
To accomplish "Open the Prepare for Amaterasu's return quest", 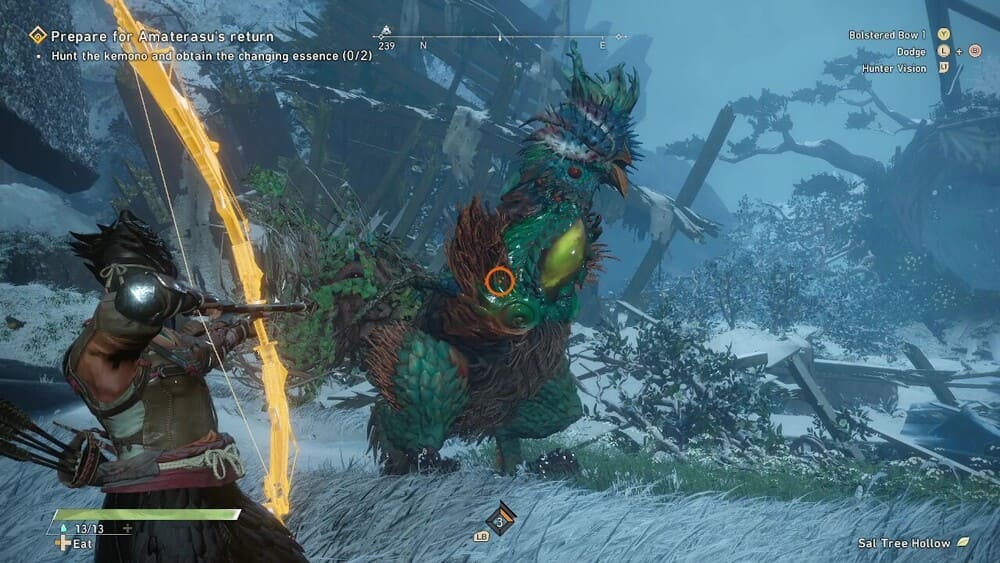I will click(x=163, y=36).
